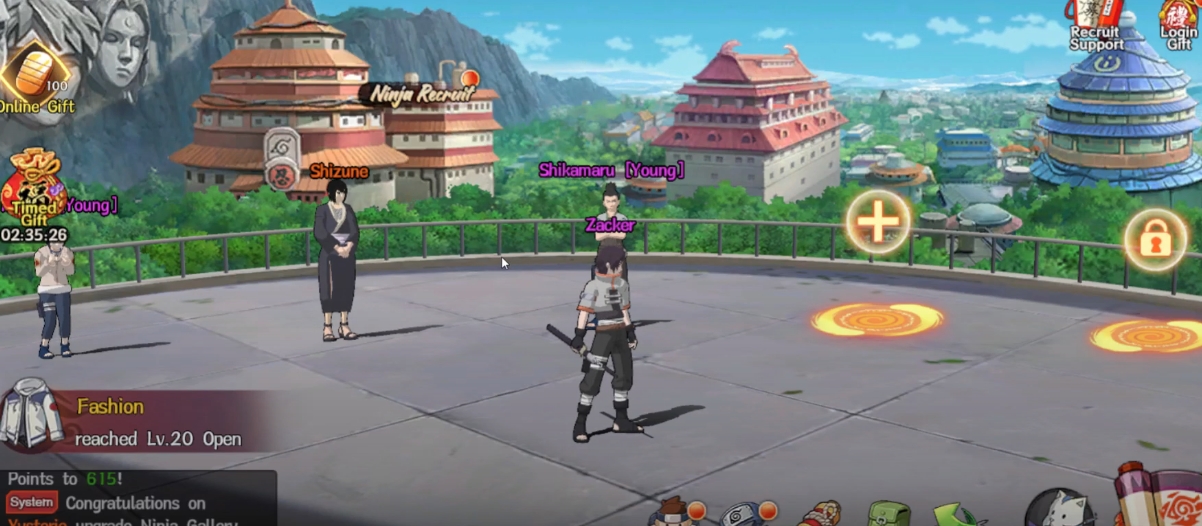Open the red rope charm icon
Viewport: 1202px width, 526px height.
point(818,515)
